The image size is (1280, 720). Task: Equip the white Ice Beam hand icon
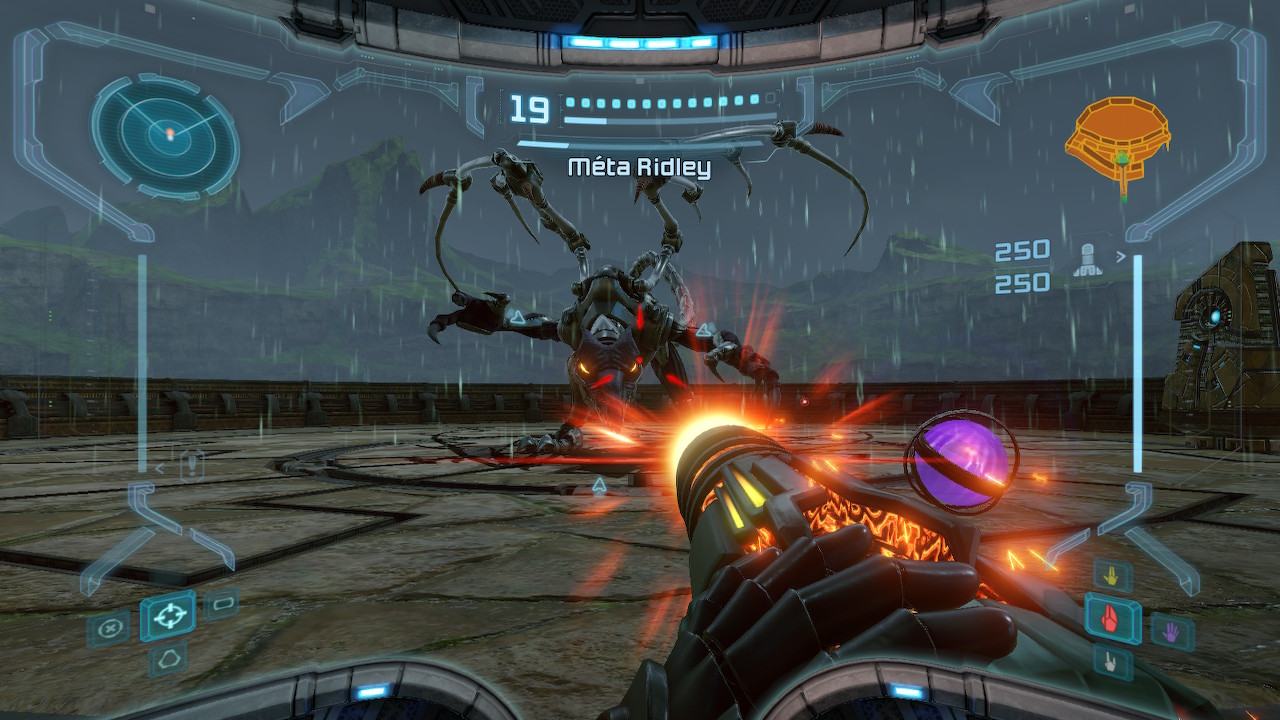(1112, 662)
